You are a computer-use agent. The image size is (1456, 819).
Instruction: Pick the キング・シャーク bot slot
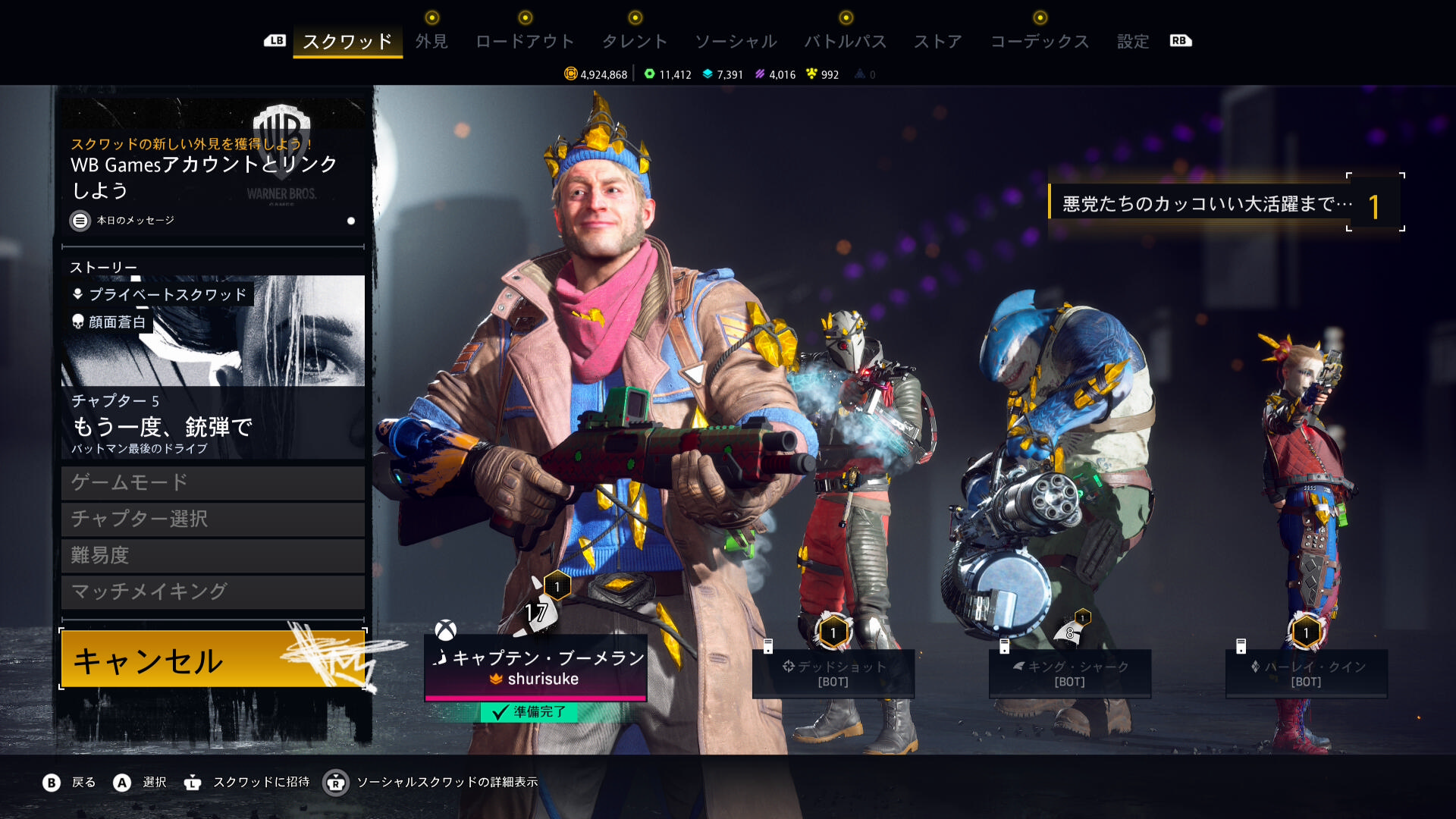pos(1069,673)
